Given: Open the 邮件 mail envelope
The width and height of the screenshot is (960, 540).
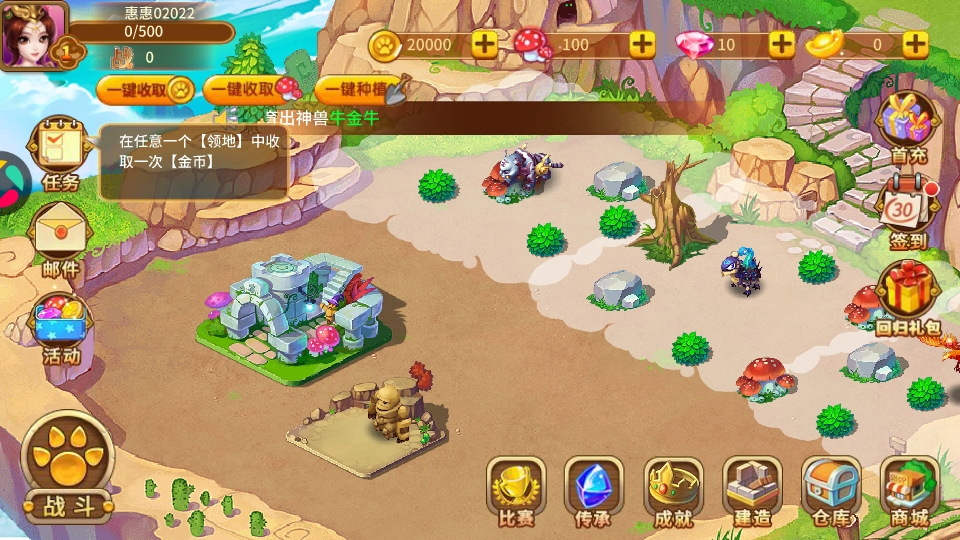Looking at the screenshot, I should 60,240.
